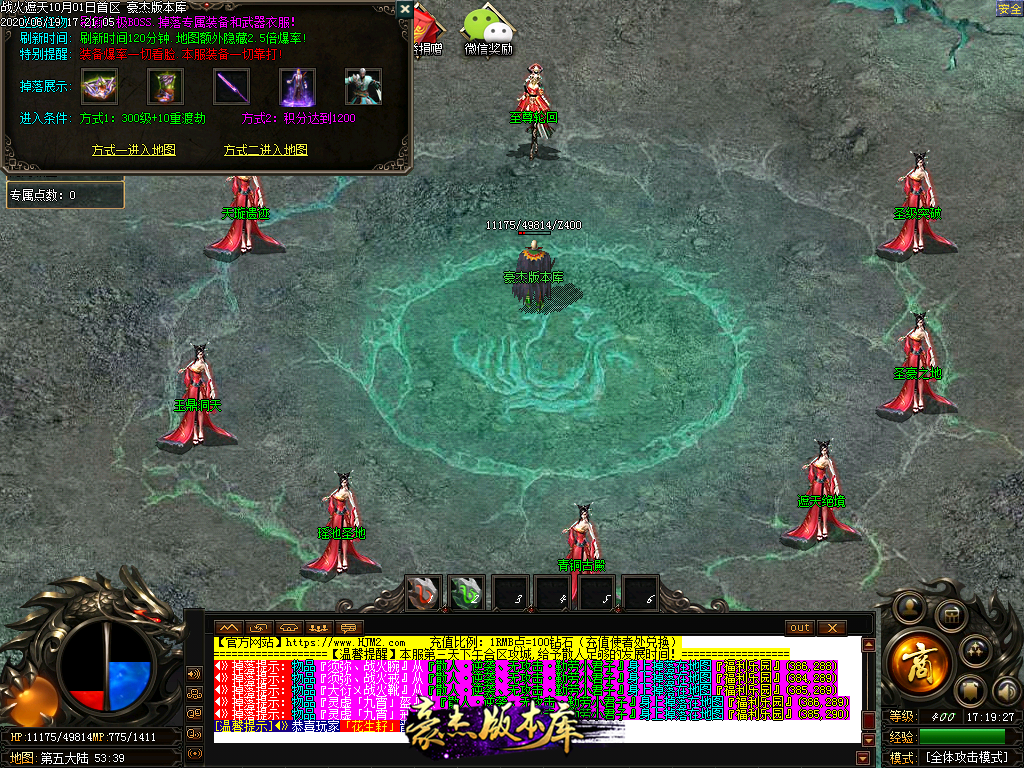Image resolution: width=1024 pixels, height=768 pixels.
Task: Click the 安全 label in the top corner
Action: (x=1009, y=9)
